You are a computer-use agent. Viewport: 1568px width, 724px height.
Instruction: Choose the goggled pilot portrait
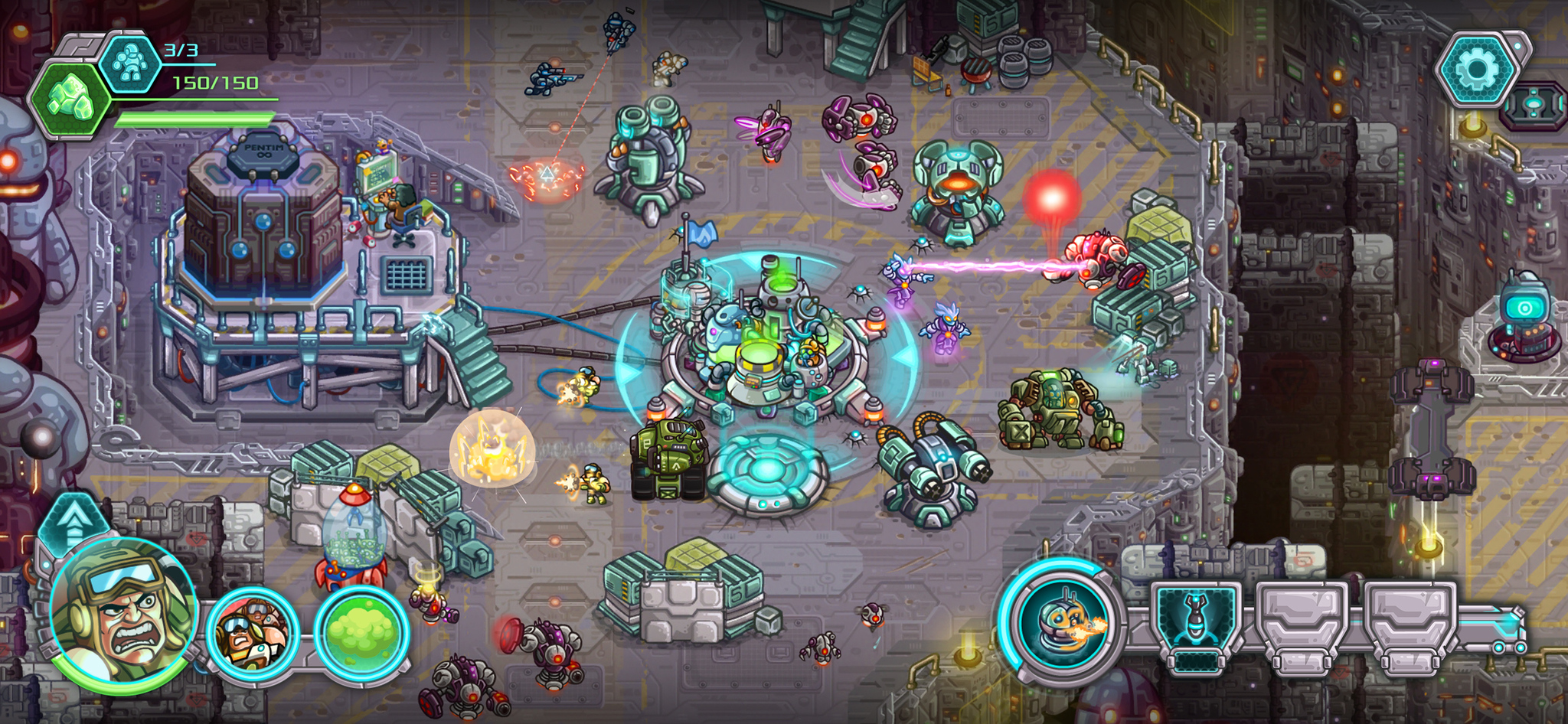(x=253, y=632)
